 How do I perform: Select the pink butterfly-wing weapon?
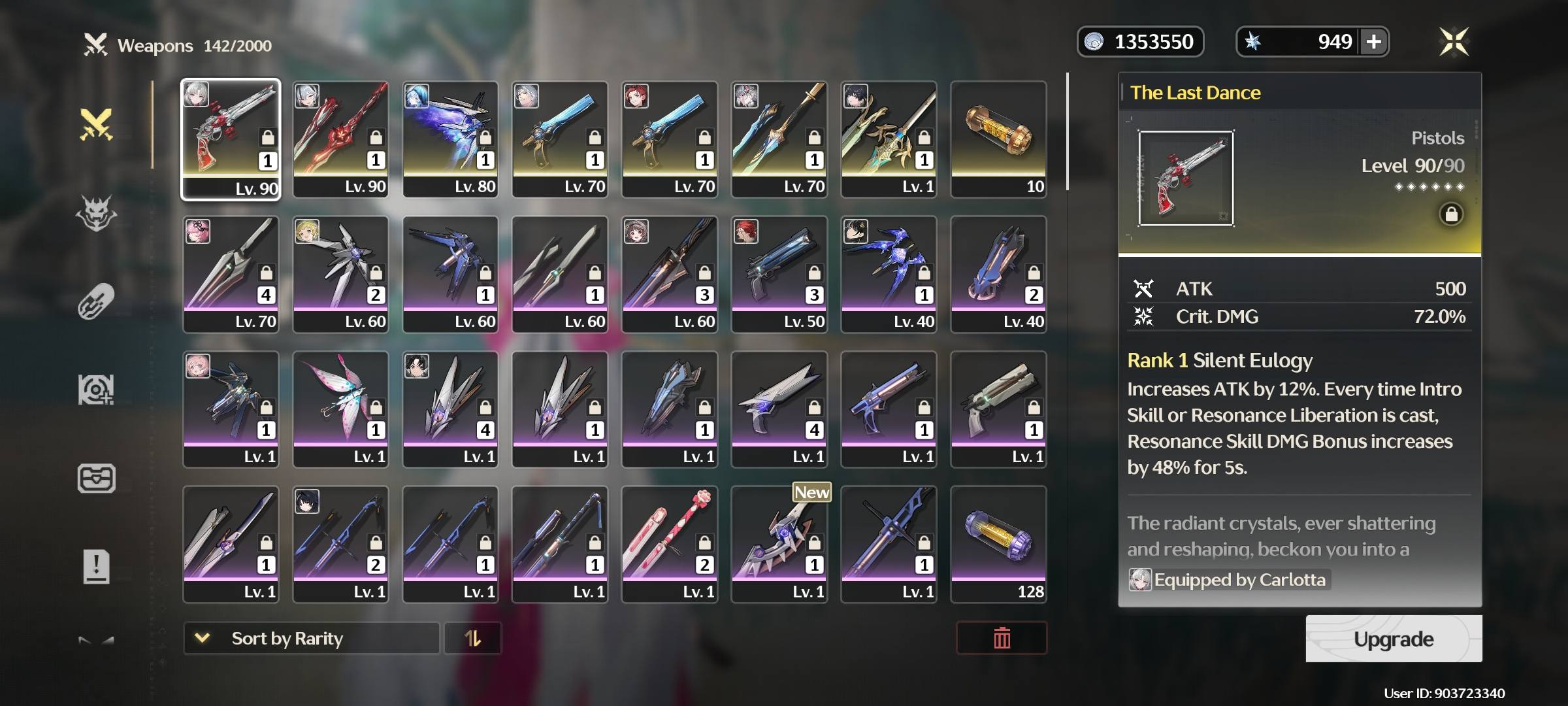[340, 409]
